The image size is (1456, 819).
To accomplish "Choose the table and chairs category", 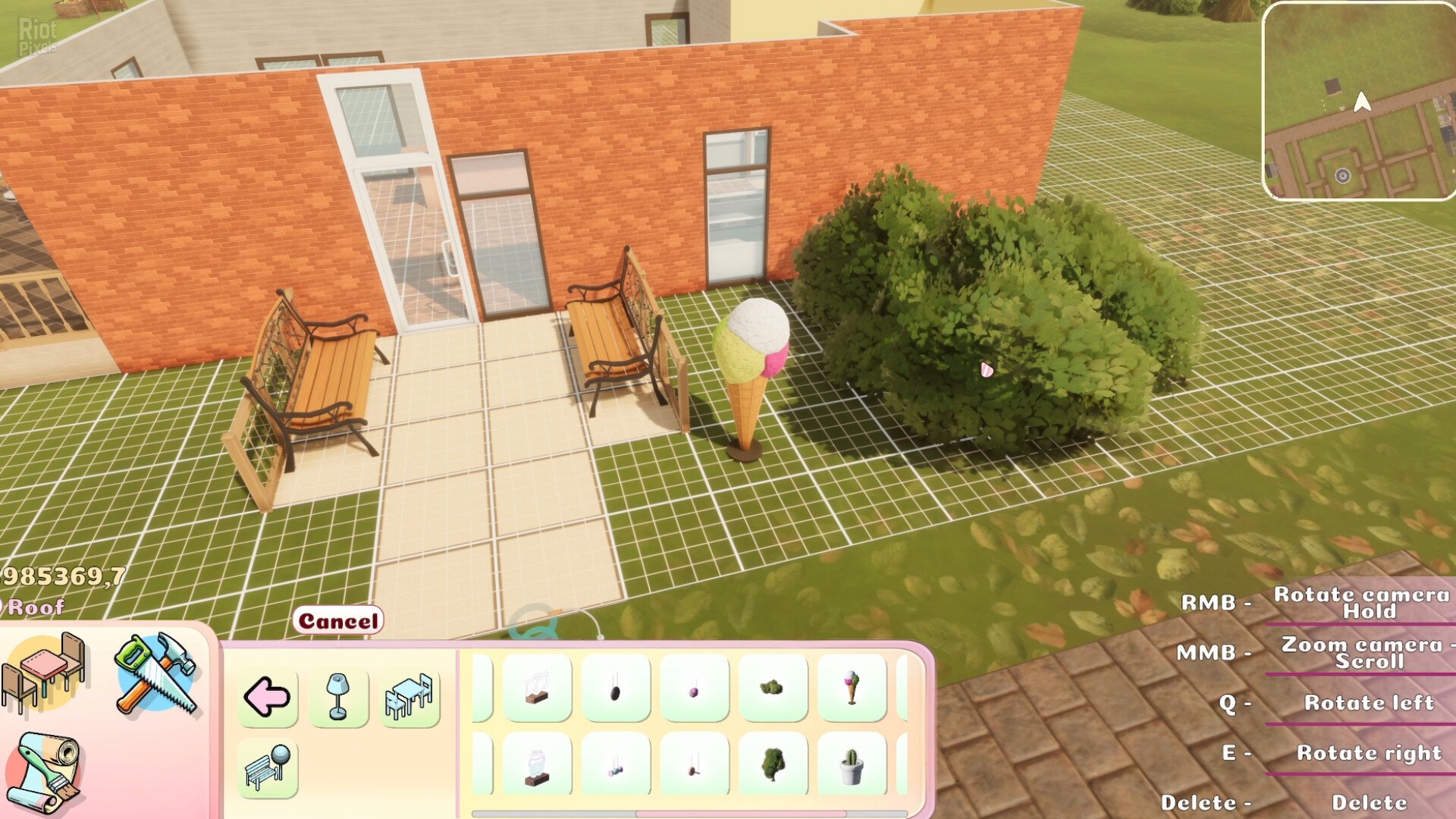I will [409, 697].
